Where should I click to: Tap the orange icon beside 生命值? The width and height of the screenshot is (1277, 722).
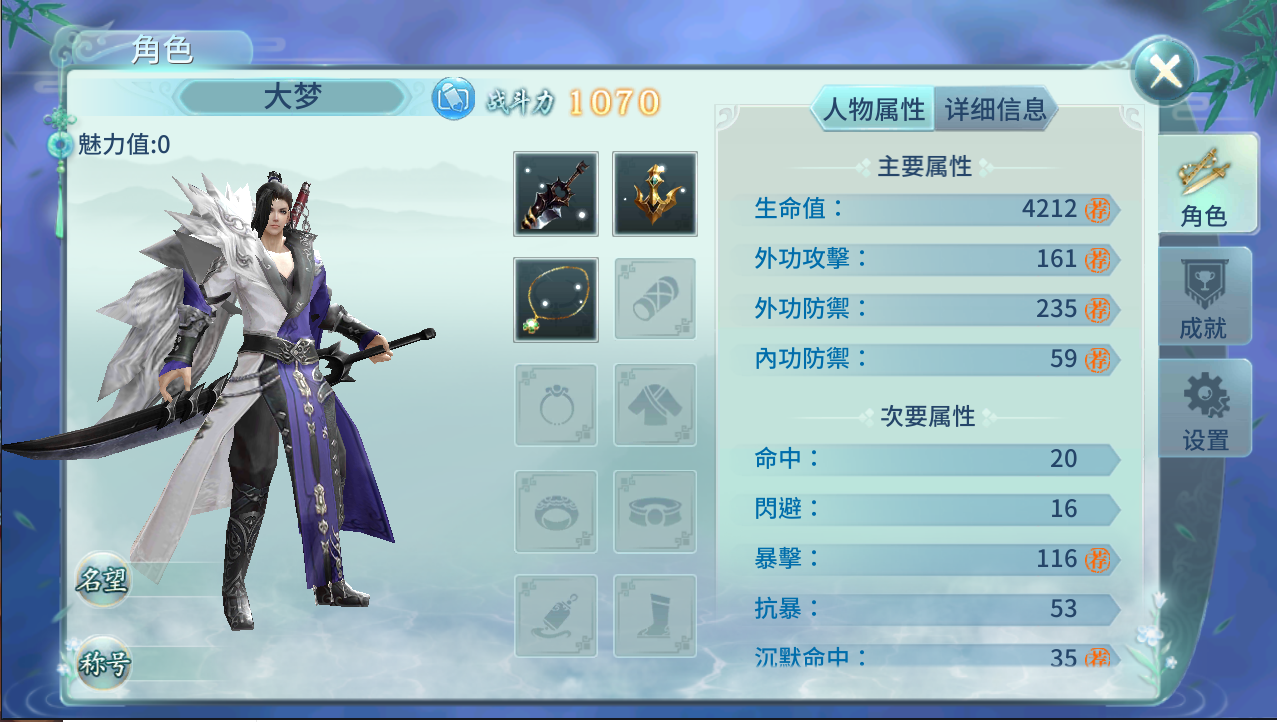(x=1098, y=209)
